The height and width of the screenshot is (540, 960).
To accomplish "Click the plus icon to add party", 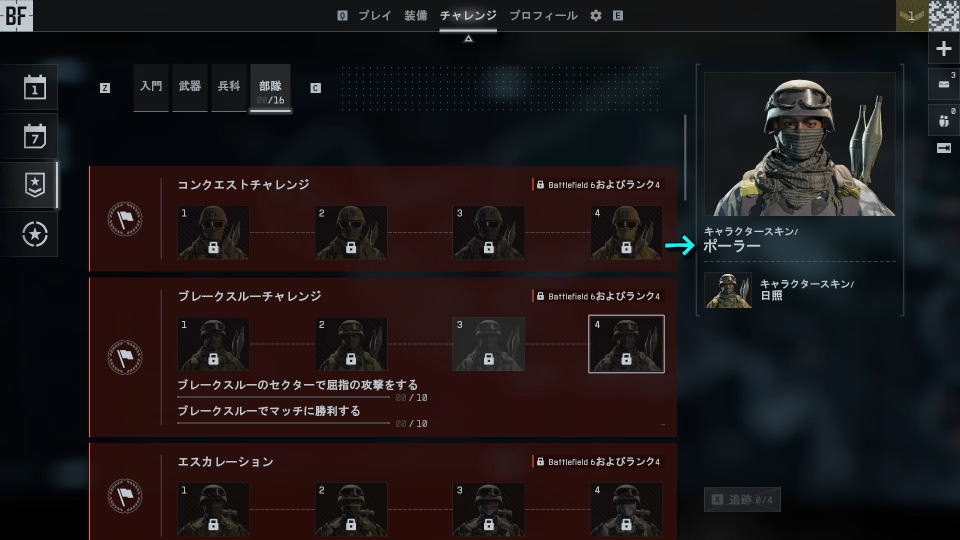I will coord(944,48).
